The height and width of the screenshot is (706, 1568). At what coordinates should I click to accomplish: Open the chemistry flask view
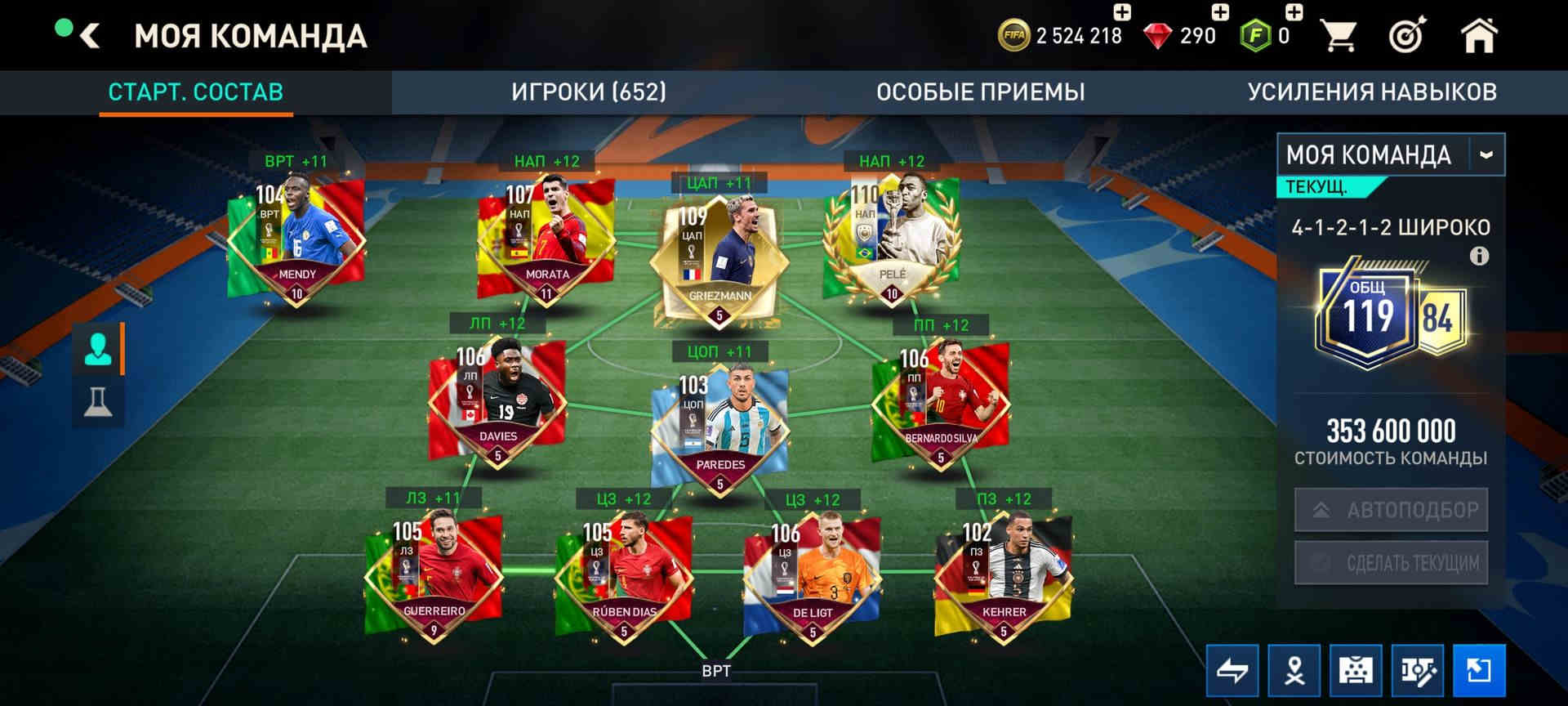98,402
